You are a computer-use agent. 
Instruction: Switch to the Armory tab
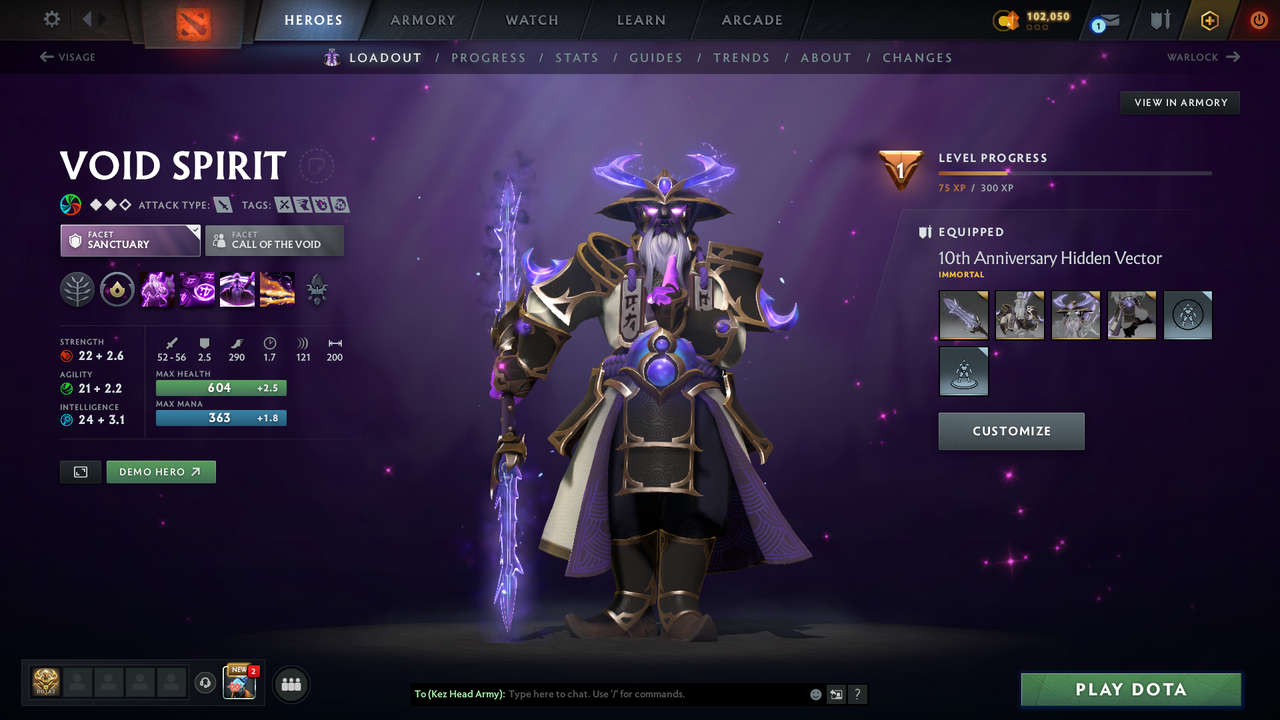[x=422, y=20]
